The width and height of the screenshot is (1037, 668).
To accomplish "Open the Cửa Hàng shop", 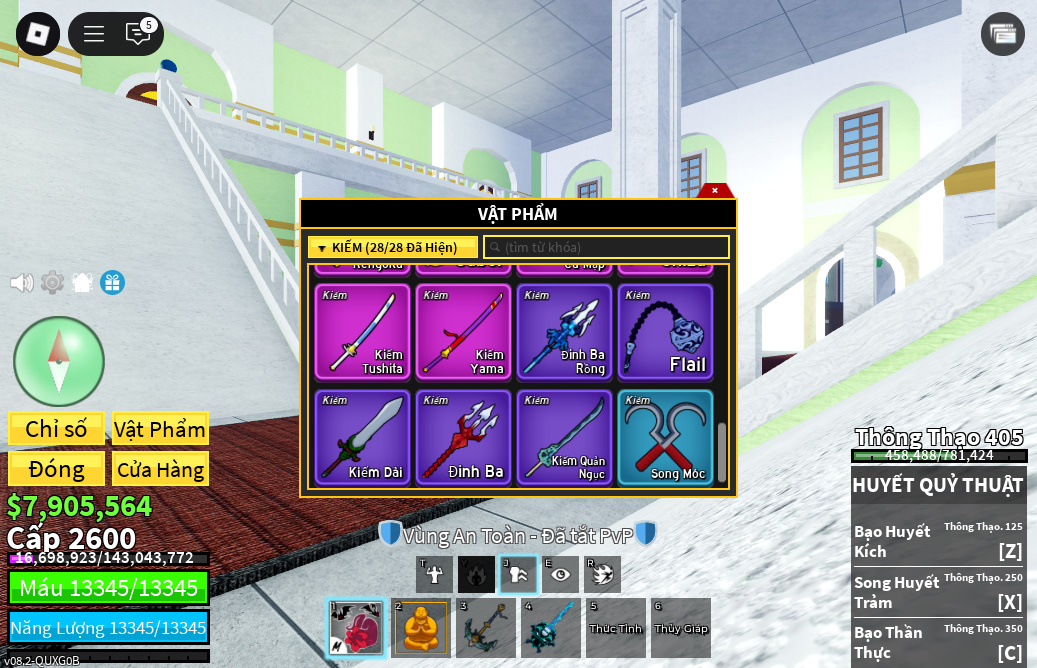I will pyautogui.click(x=160, y=469).
